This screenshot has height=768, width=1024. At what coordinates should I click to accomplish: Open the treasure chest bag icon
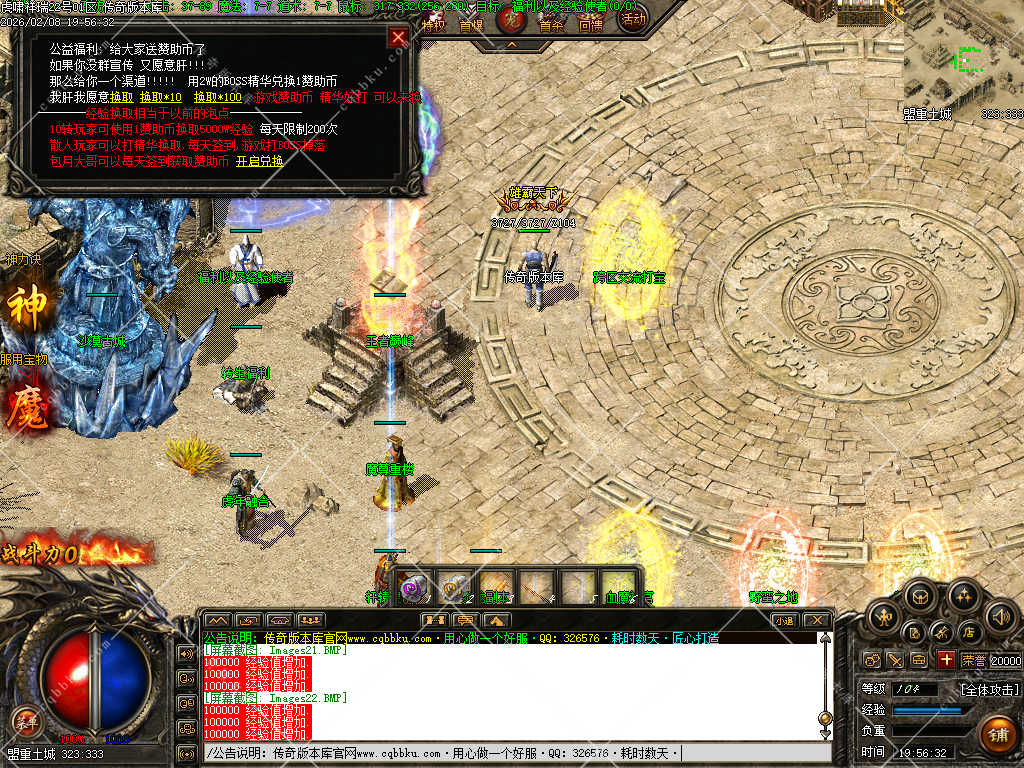918,597
